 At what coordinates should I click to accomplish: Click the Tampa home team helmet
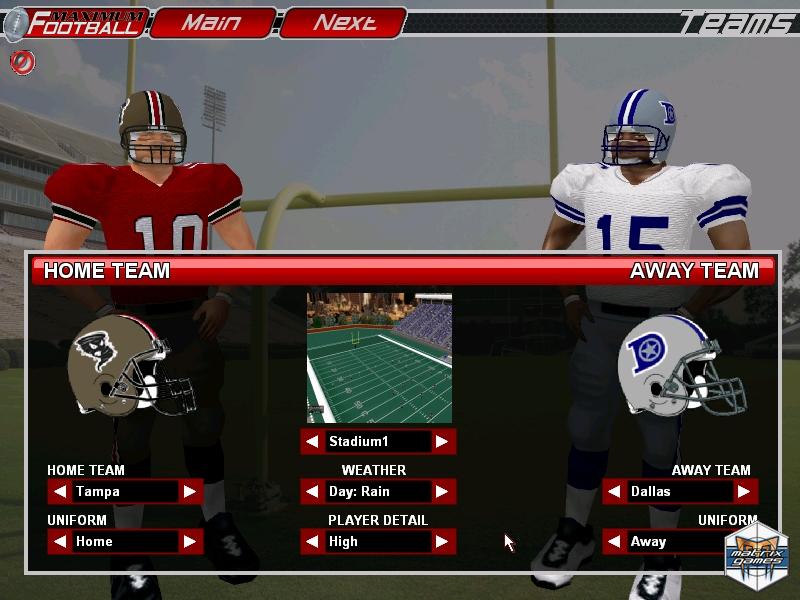tap(130, 364)
